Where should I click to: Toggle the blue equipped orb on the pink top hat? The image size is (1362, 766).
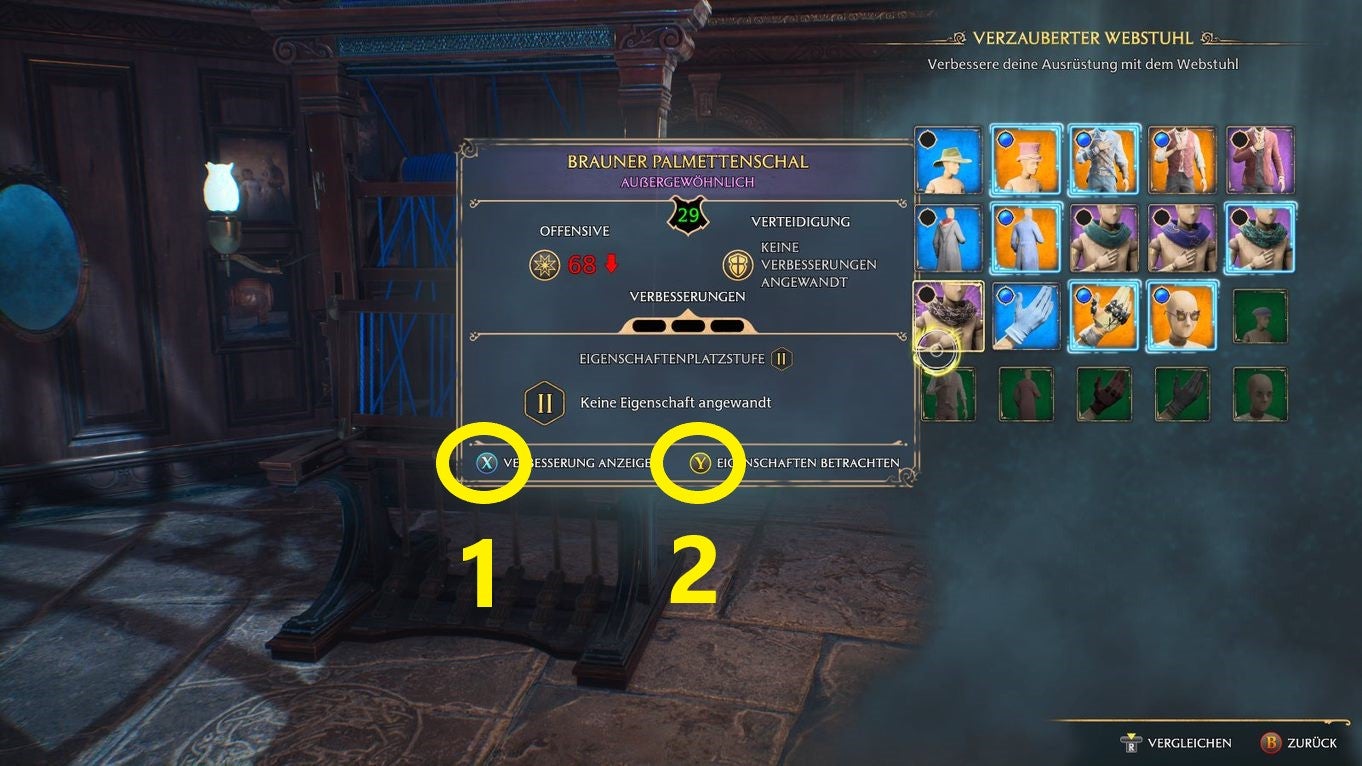pos(1003,138)
